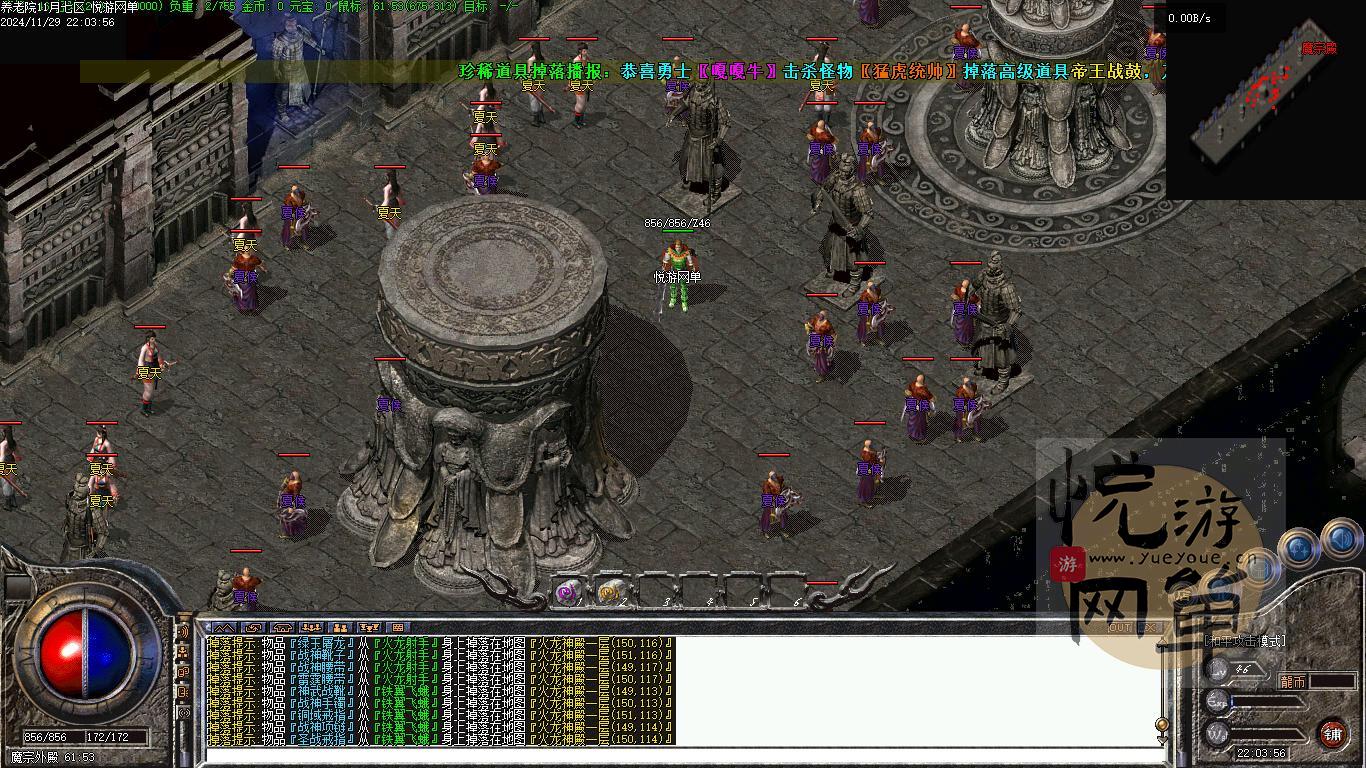Click the 龍币 currency button
The image size is (1366, 768).
(x=1293, y=680)
